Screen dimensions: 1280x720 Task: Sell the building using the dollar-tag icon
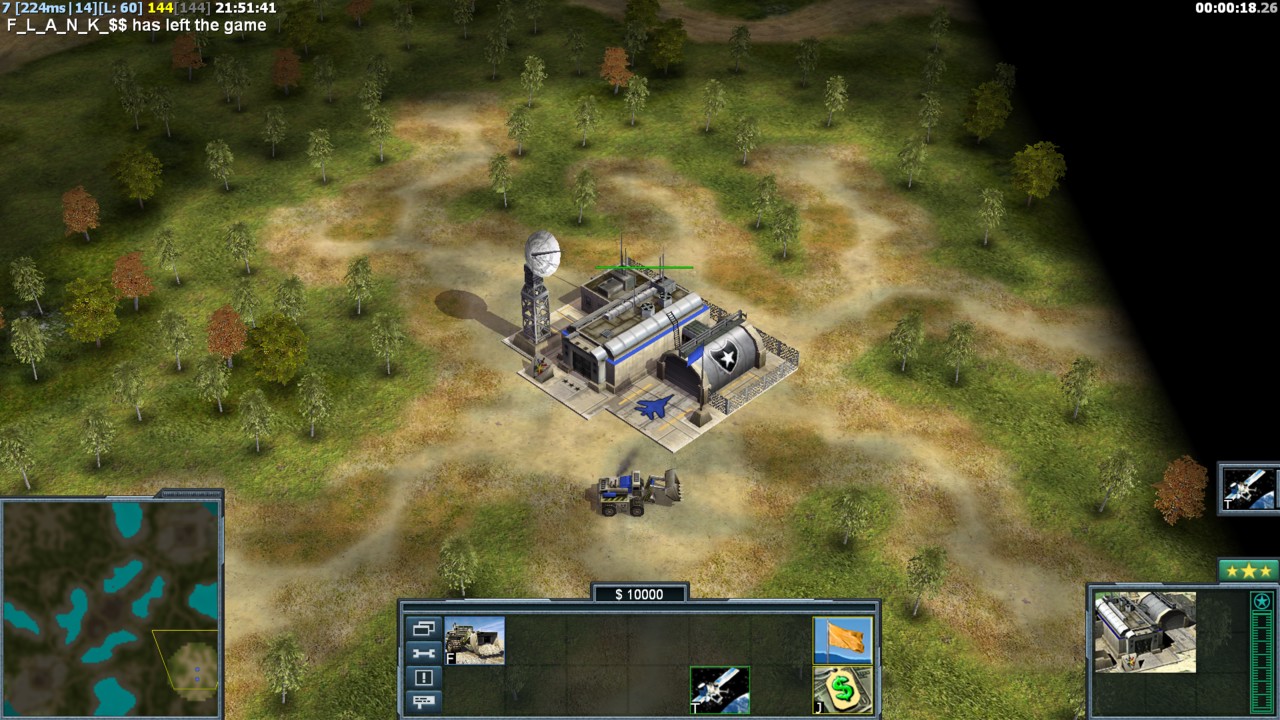[842, 690]
